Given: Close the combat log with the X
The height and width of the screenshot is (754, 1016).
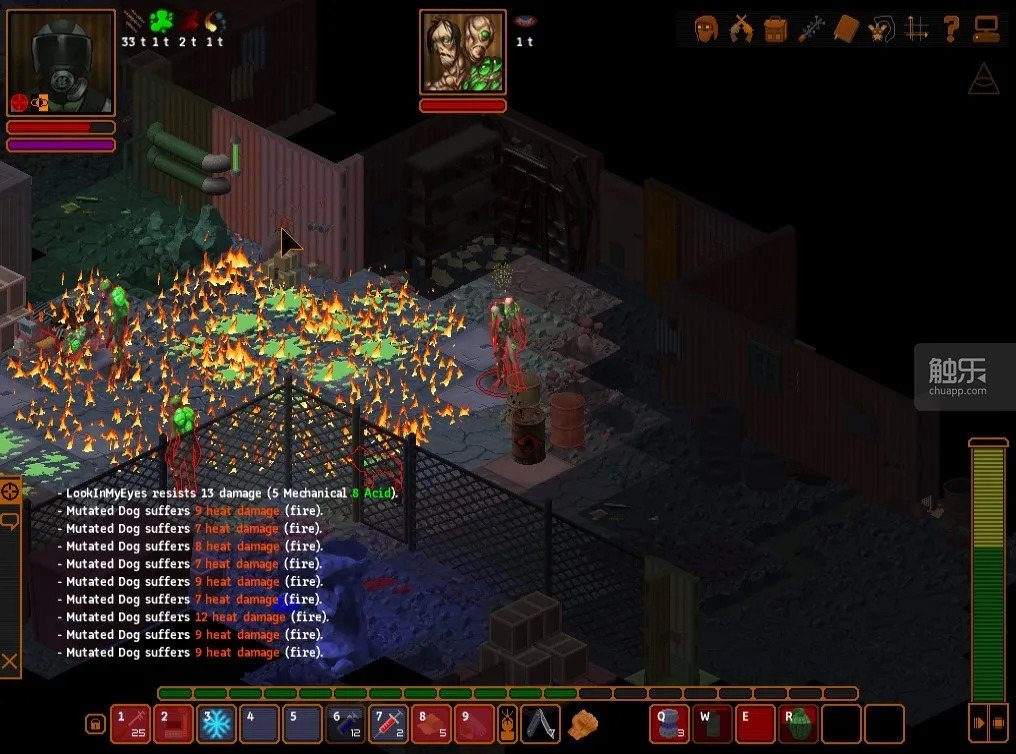Looking at the screenshot, I should click(x=10, y=661).
